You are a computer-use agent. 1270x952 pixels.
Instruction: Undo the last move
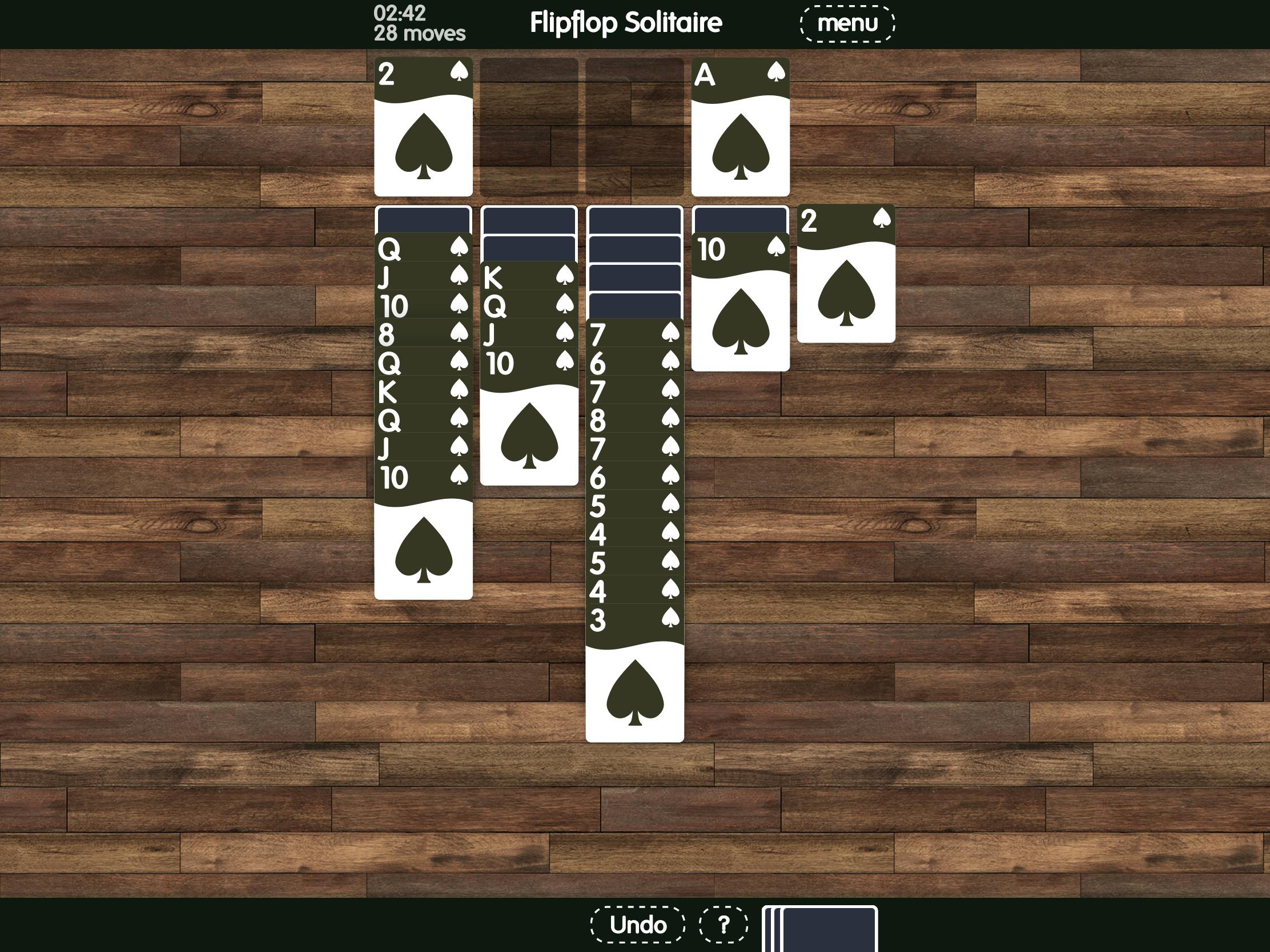point(637,925)
